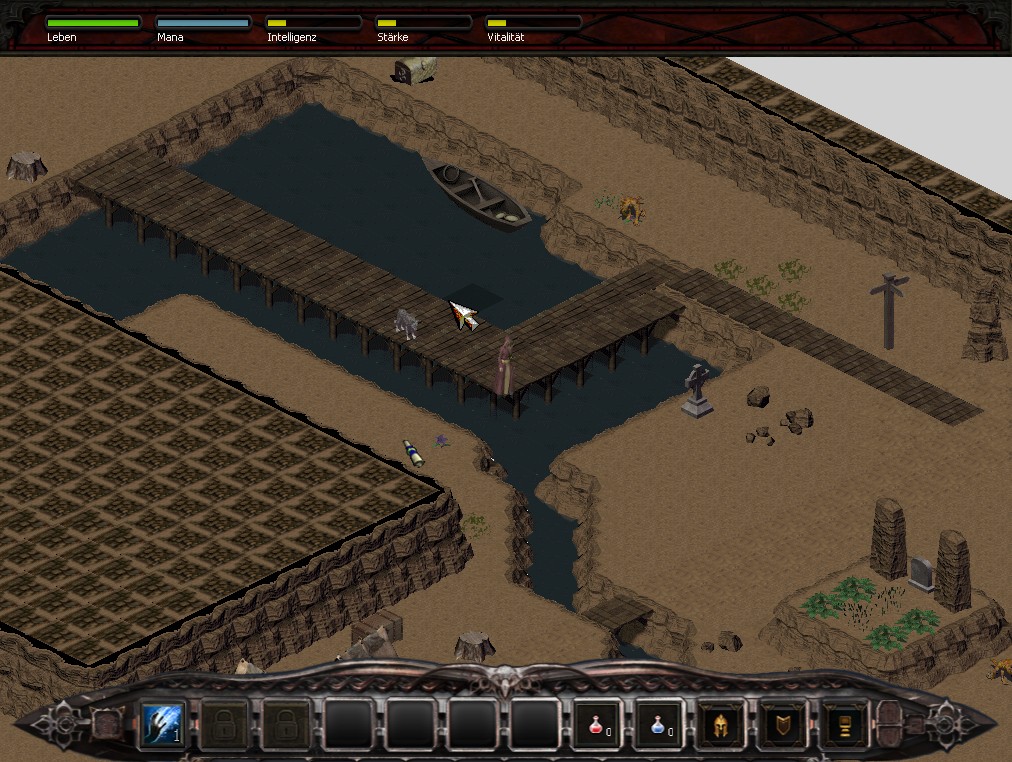Open the golden helmet character menu
Image resolution: width=1012 pixels, height=762 pixels.
[x=719, y=723]
